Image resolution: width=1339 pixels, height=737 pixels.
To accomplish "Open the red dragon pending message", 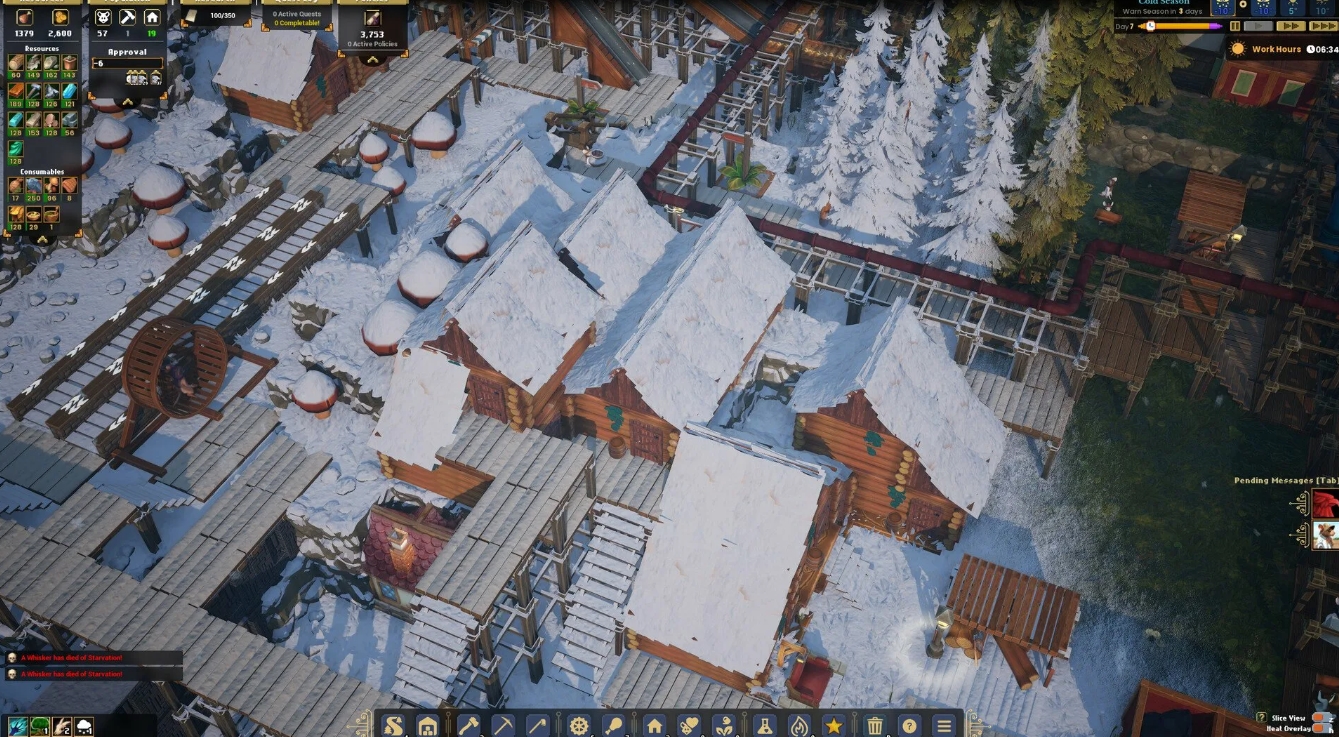I will click(x=1326, y=505).
